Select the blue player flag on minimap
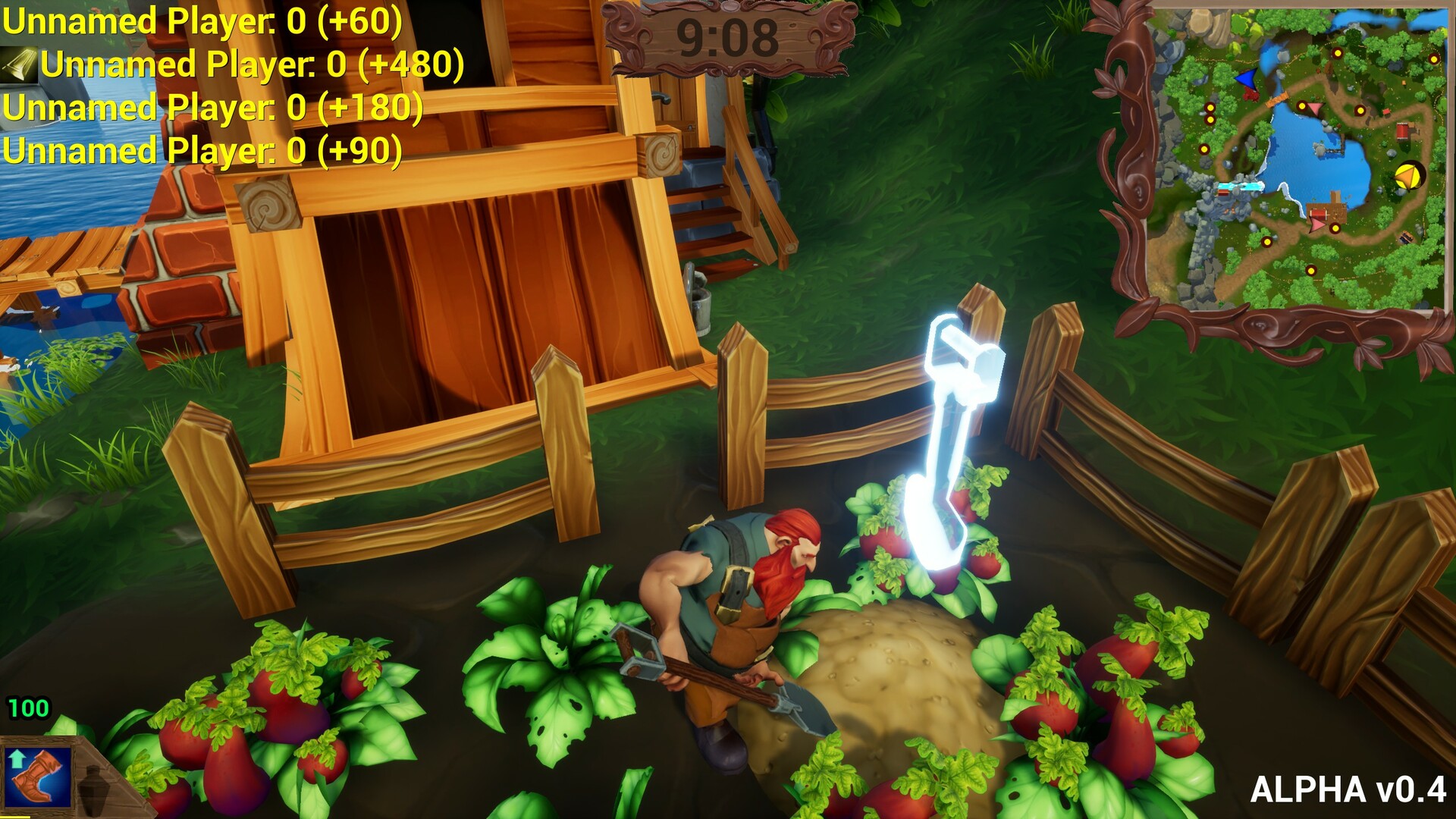The width and height of the screenshot is (1456, 819). (x=1247, y=77)
